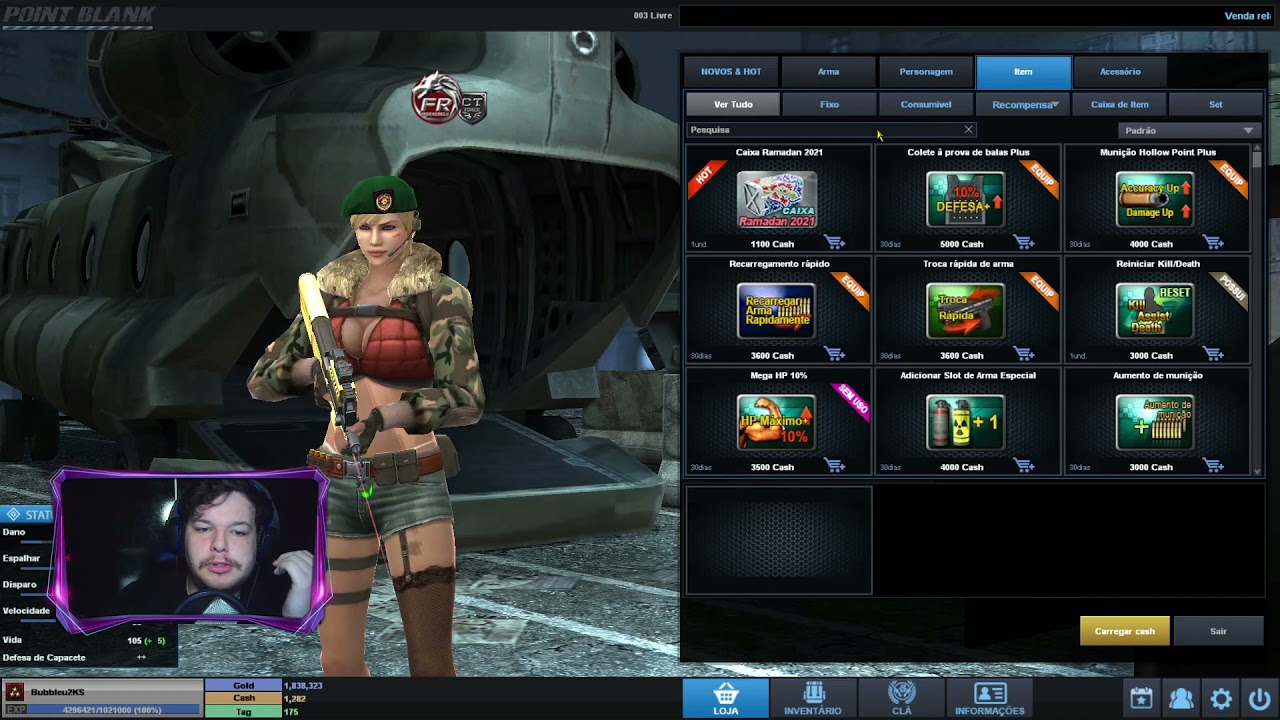Open the Personagem category tab
Image resolution: width=1280 pixels, height=720 pixels.
pos(925,72)
